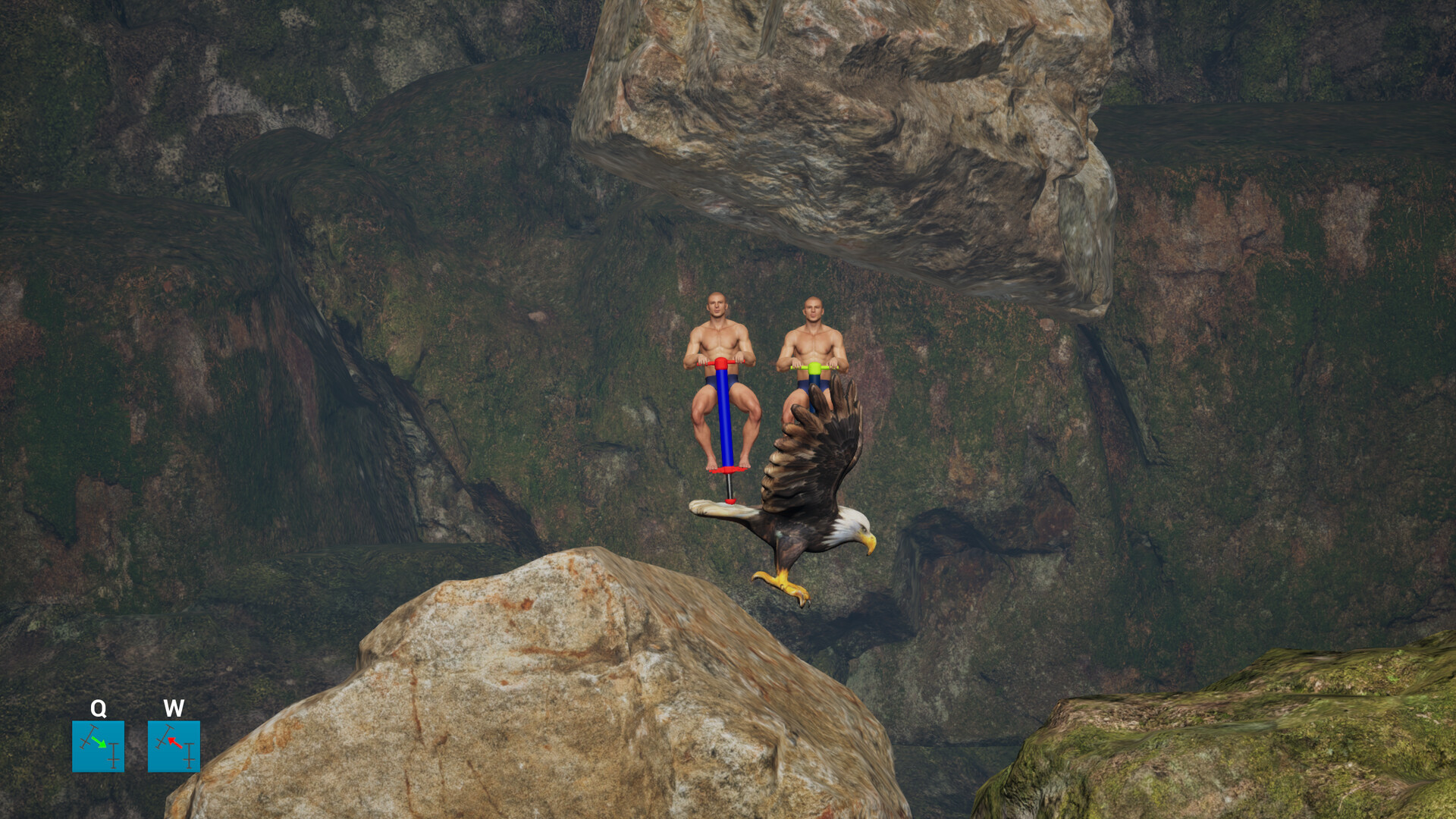Image resolution: width=1456 pixels, height=819 pixels.
Task: Click the green arrow inside the Q icon
Action: tap(99, 743)
